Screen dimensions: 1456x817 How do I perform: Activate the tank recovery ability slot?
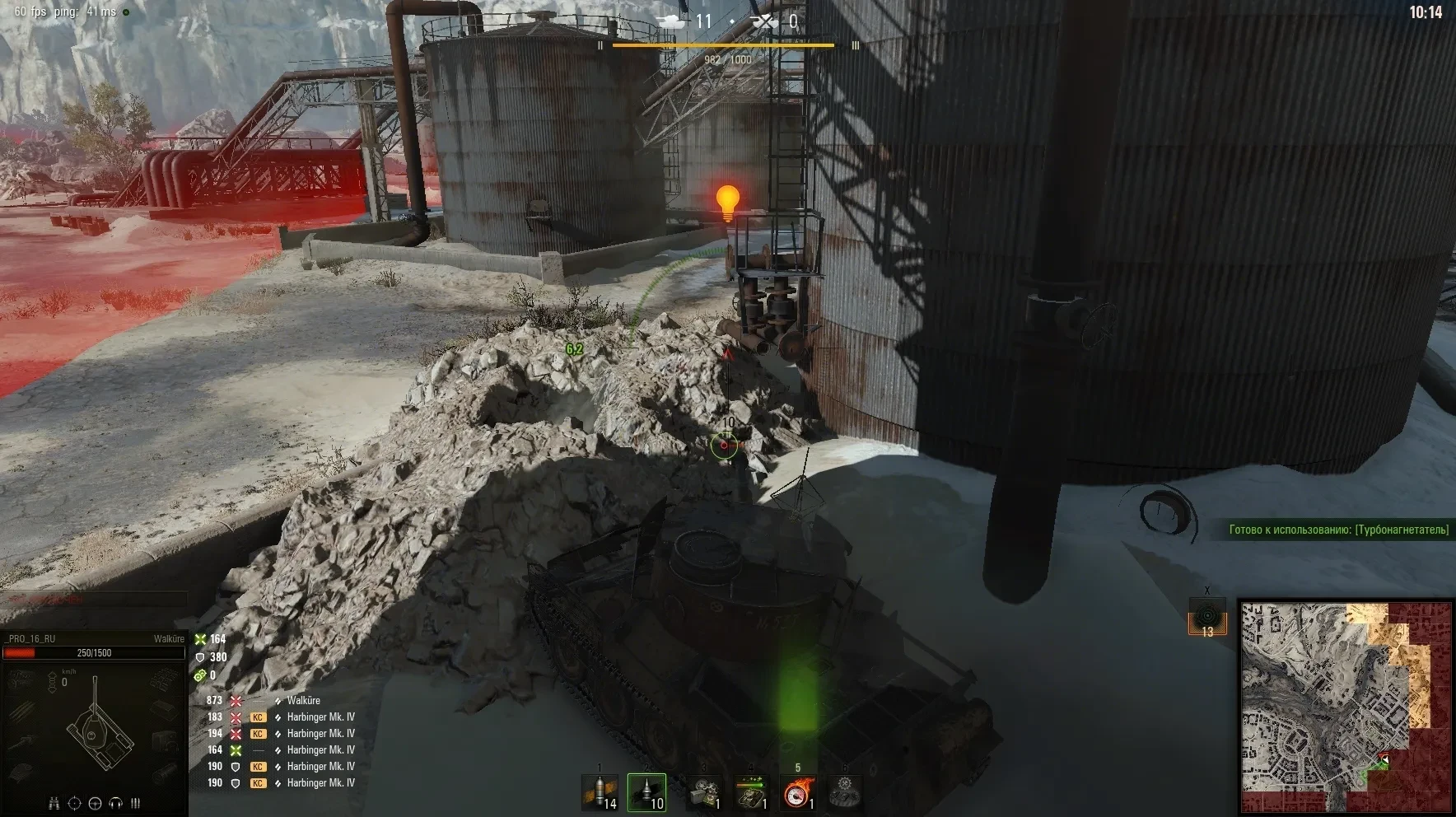[x=751, y=793]
